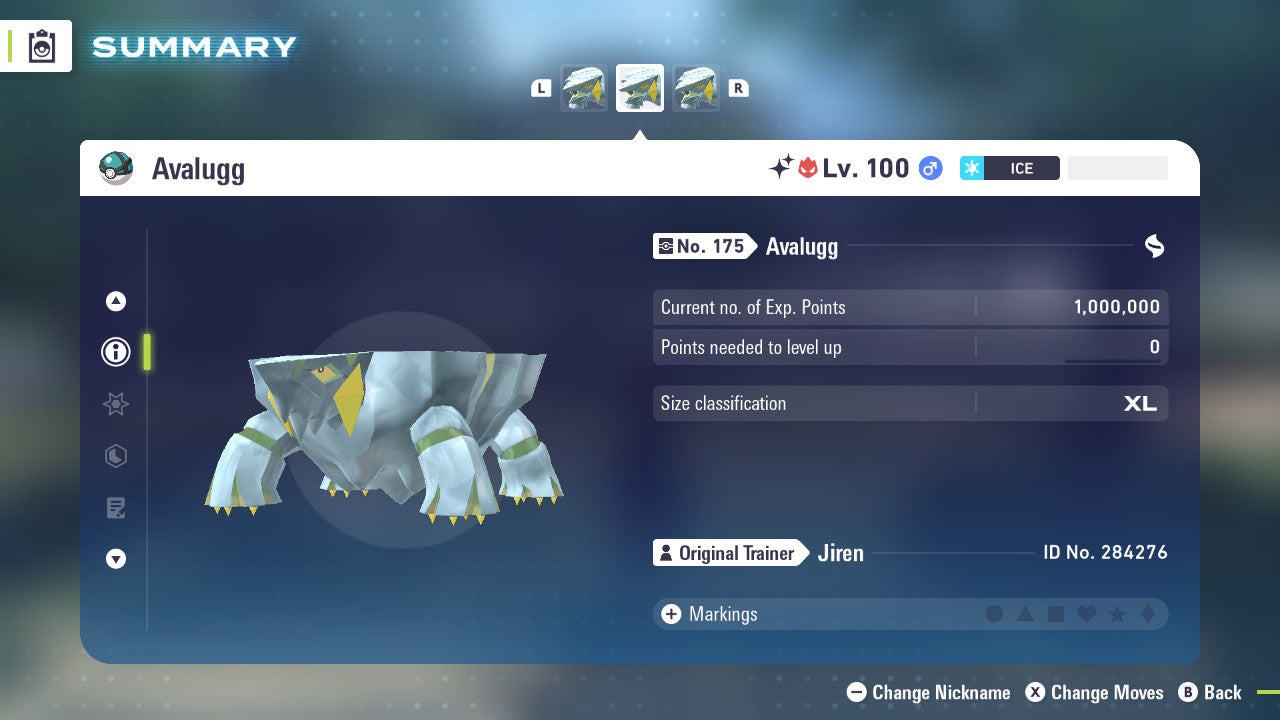The width and height of the screenshot is (1280, 720).
Task: Click the up arrow to switch summary pages
Action: point(115,300)
